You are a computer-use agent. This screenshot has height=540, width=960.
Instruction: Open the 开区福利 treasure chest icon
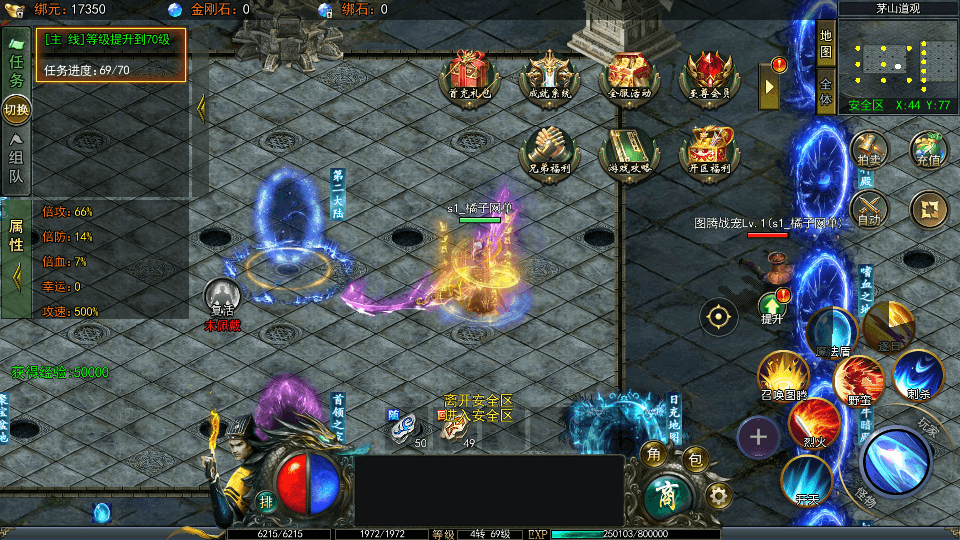click(709, 150)
